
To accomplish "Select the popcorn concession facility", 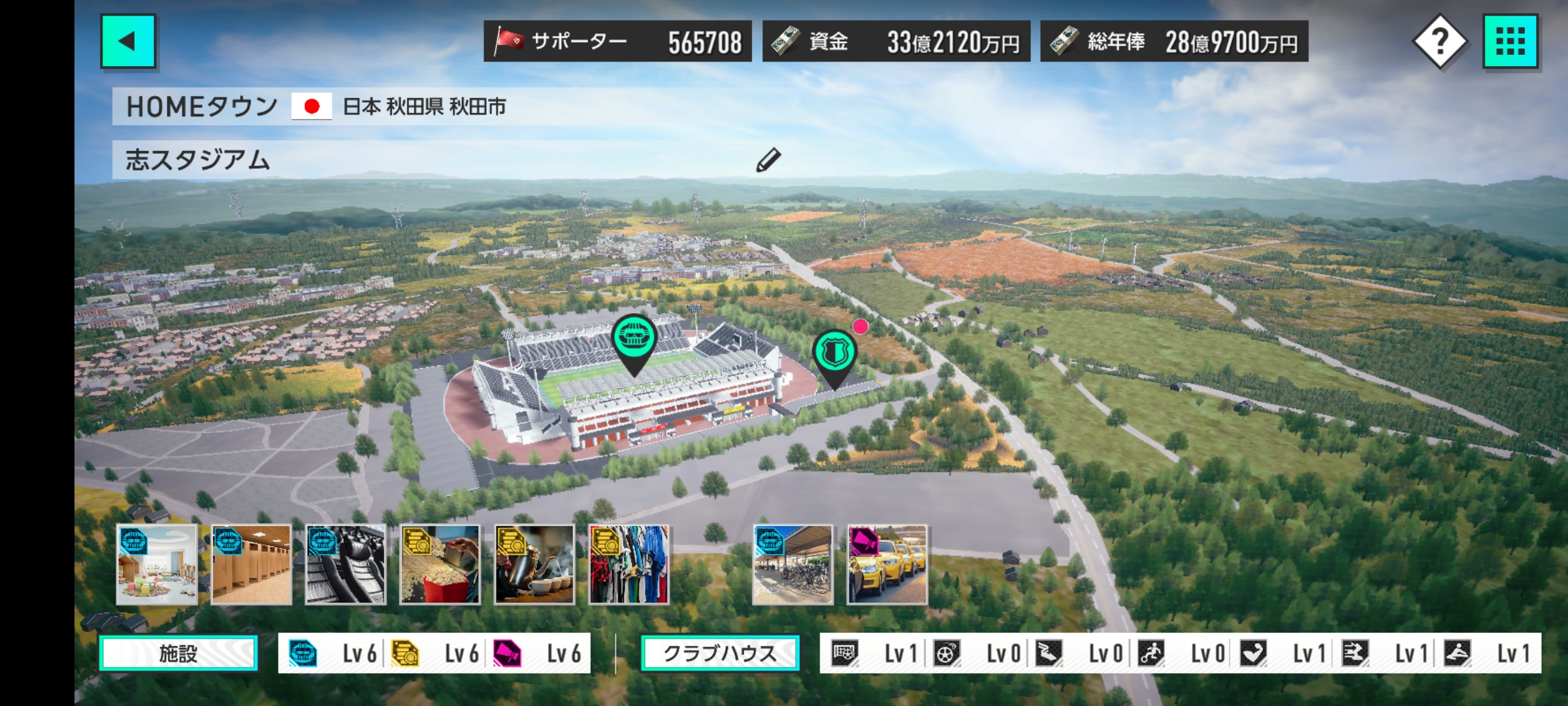I will [x=440, y=565].
